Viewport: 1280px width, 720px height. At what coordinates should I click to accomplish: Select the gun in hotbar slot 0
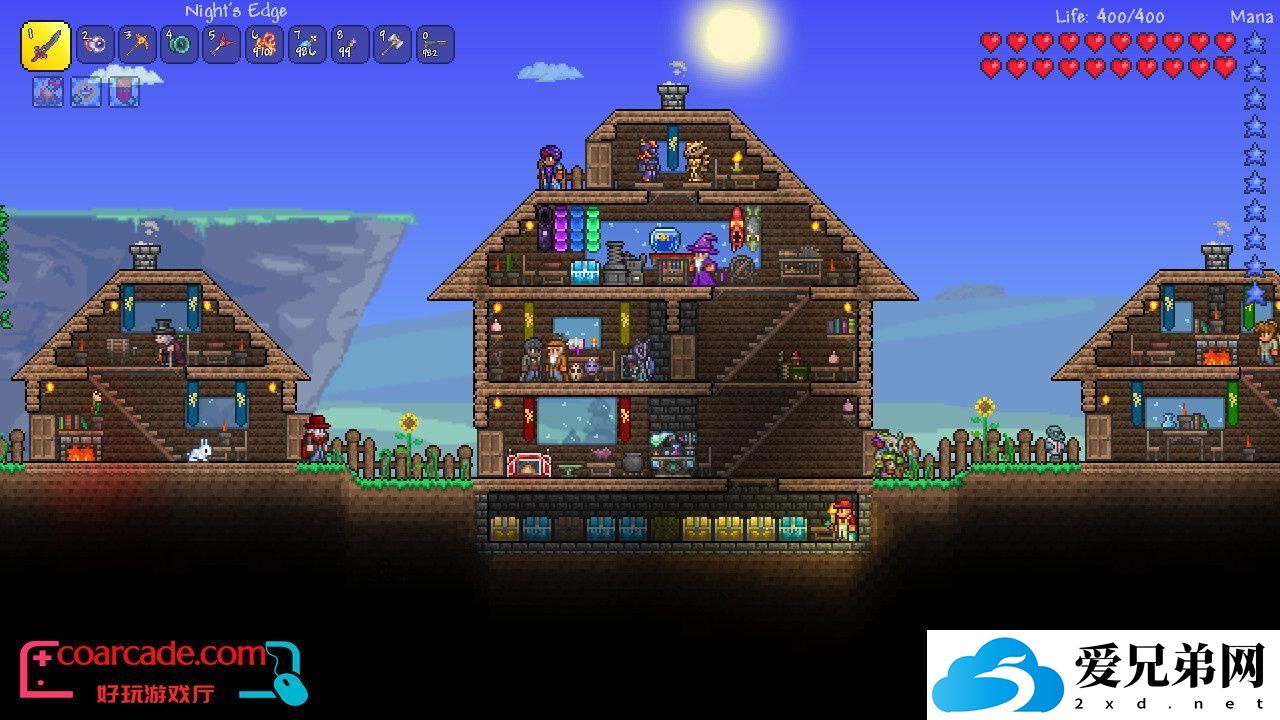(x=435, y=45)
